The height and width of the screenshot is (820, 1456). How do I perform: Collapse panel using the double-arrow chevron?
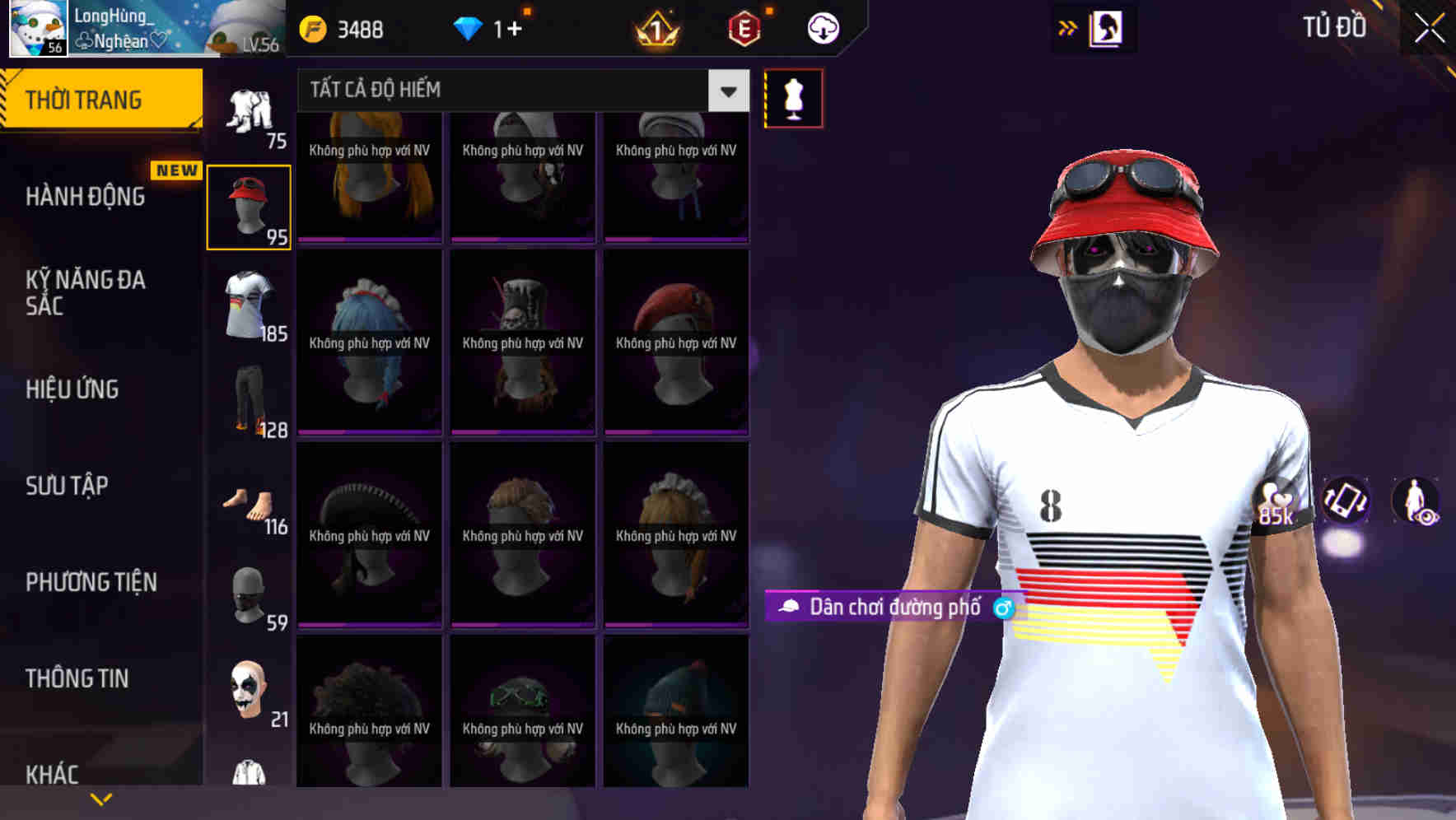click(x=1068, y=27)
